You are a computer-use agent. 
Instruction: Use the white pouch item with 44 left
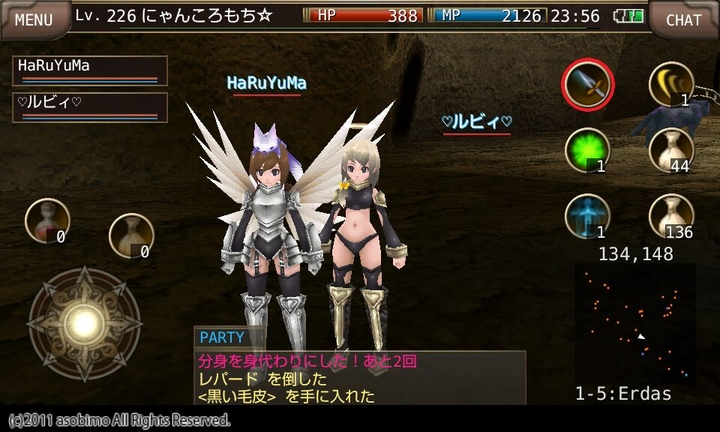tap(671, 150)
